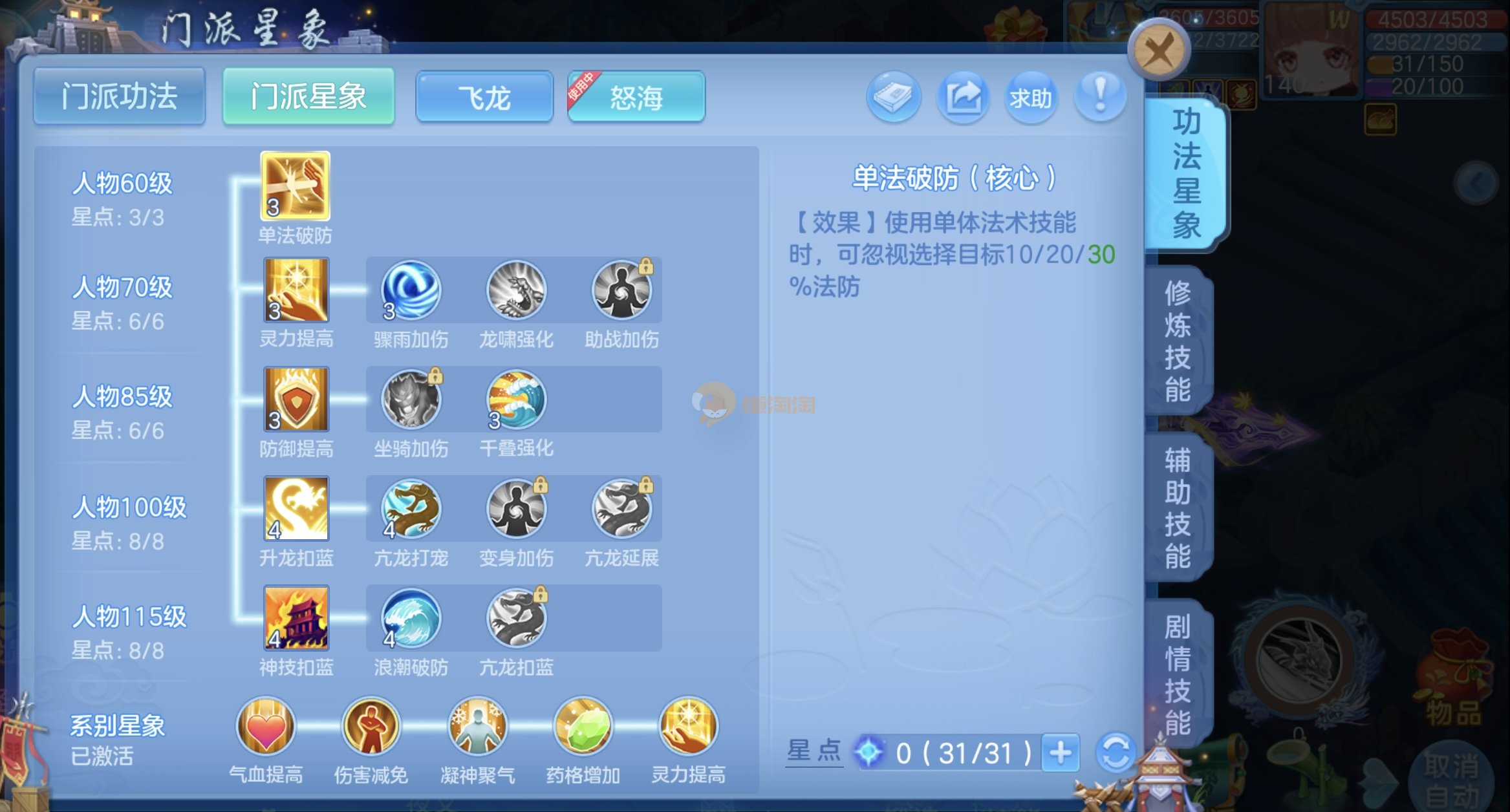Choose the 怒海 star chart tab

(x=636, y=98)
